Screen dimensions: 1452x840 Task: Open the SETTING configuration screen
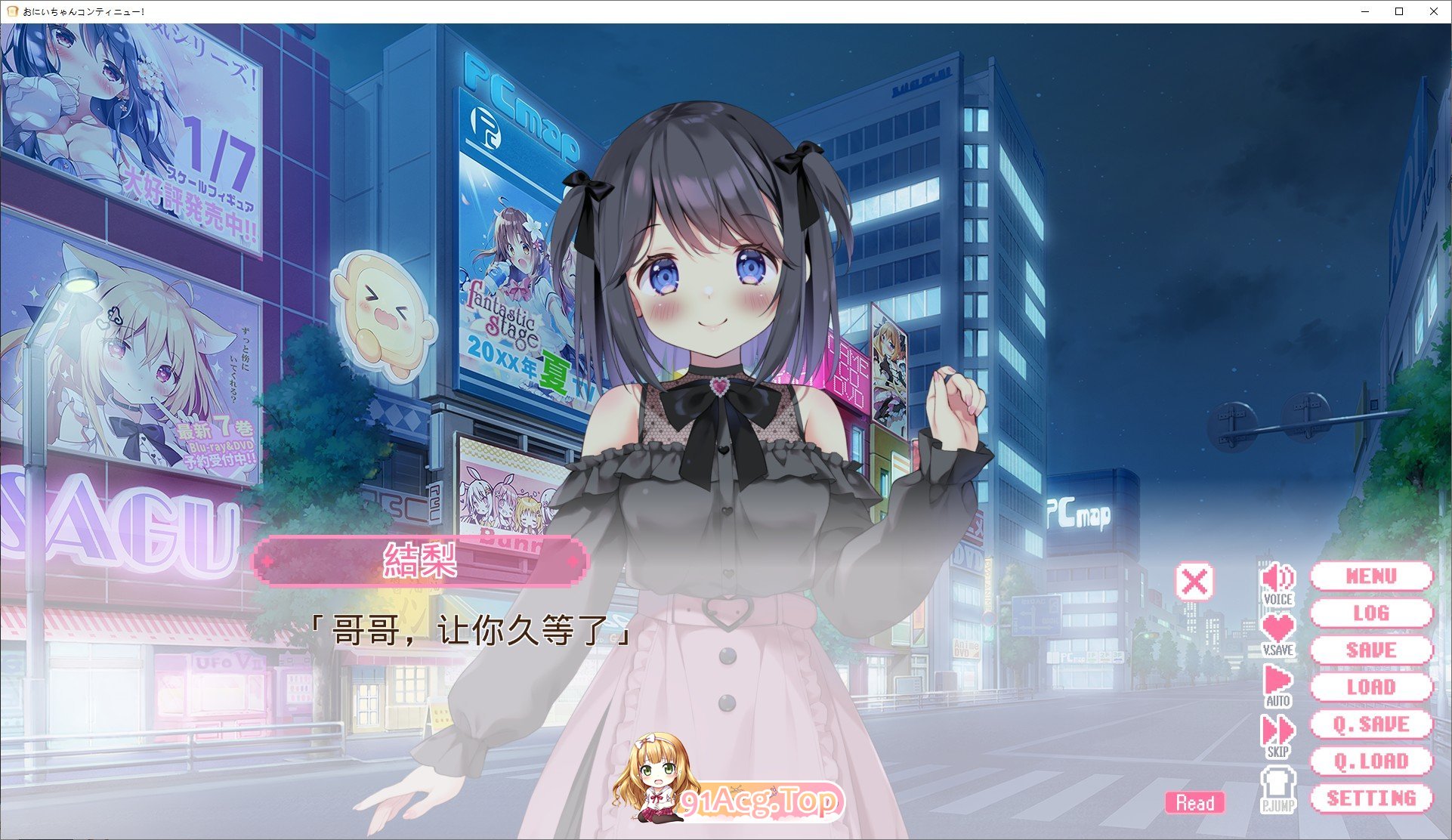pyautogui.click(x=1373, y=798)
